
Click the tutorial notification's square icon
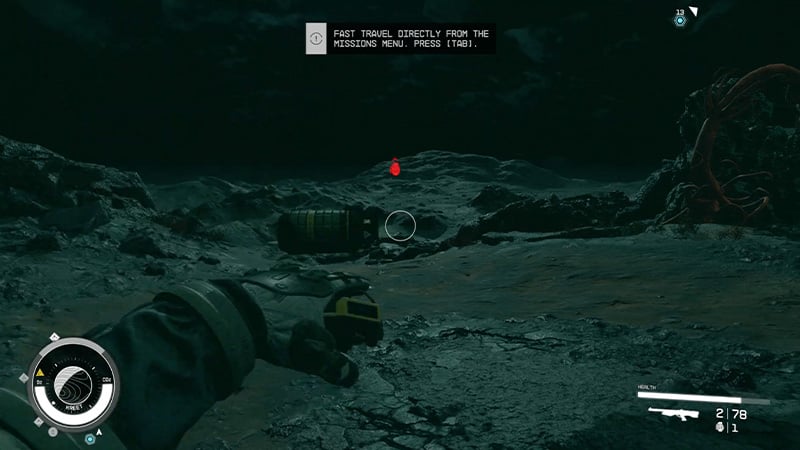[x=316, y=39]
